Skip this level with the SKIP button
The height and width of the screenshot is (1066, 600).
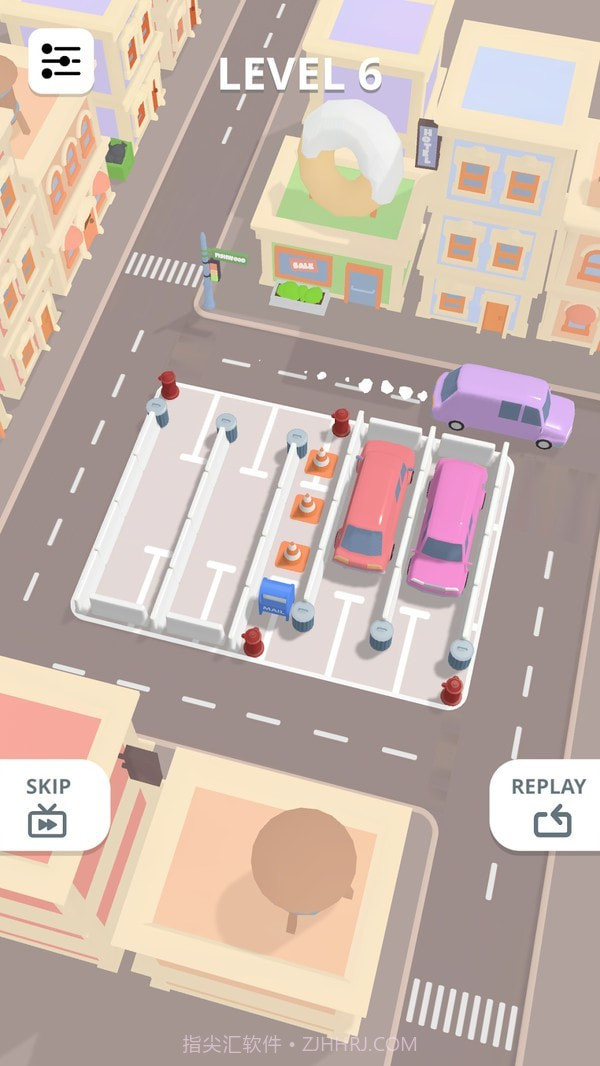[48, 805]
